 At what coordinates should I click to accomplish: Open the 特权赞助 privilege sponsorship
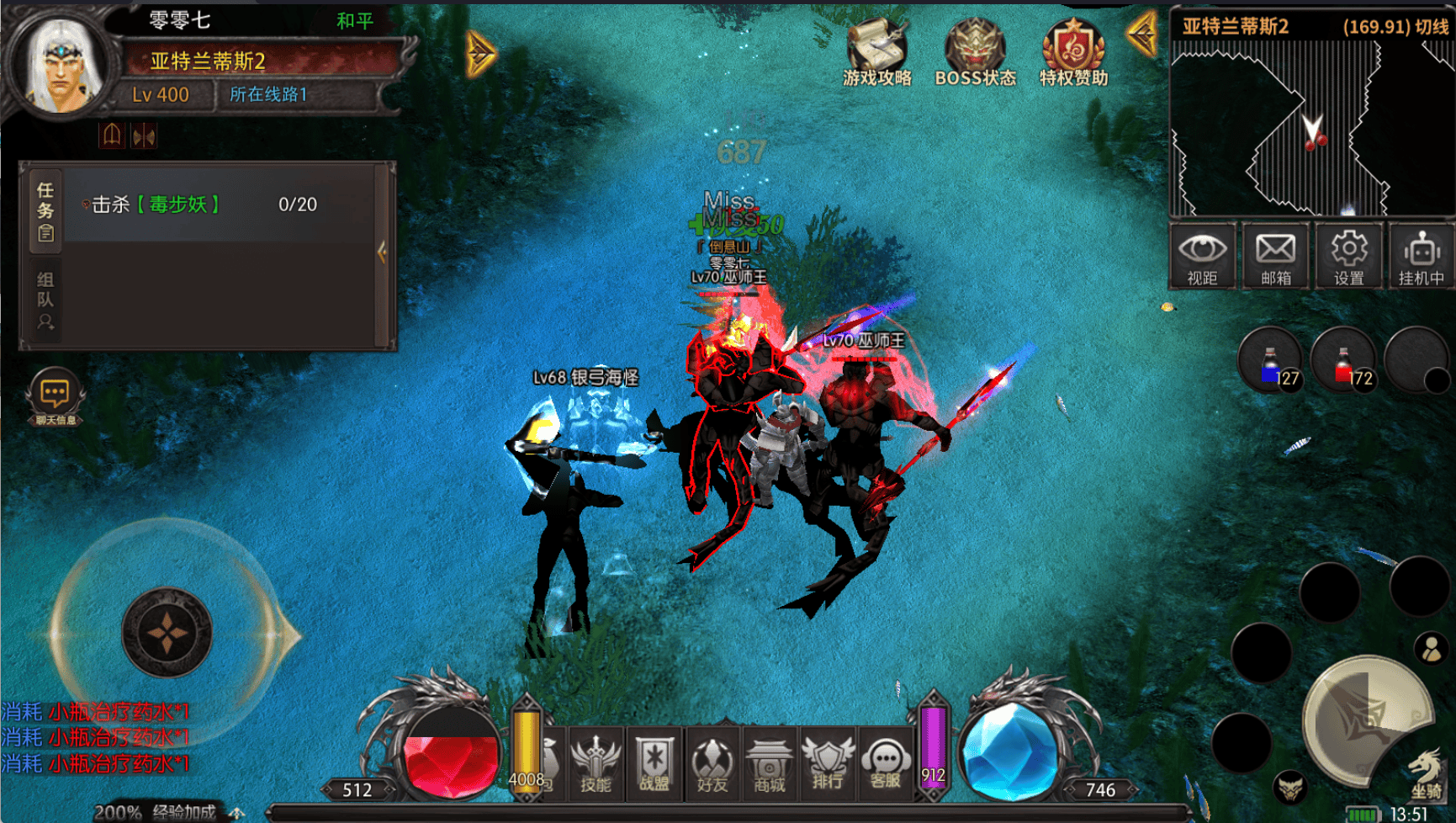point(1073,52)
